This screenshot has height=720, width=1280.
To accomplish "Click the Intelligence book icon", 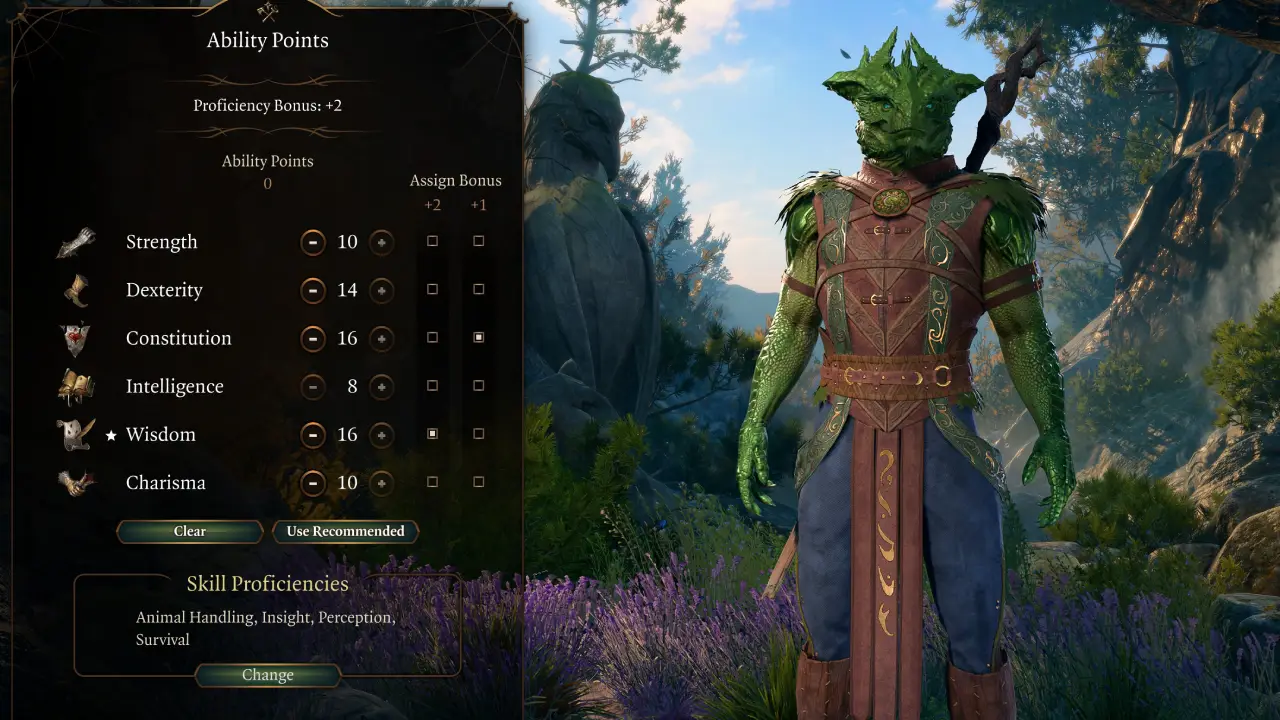I will click(77, 386).
